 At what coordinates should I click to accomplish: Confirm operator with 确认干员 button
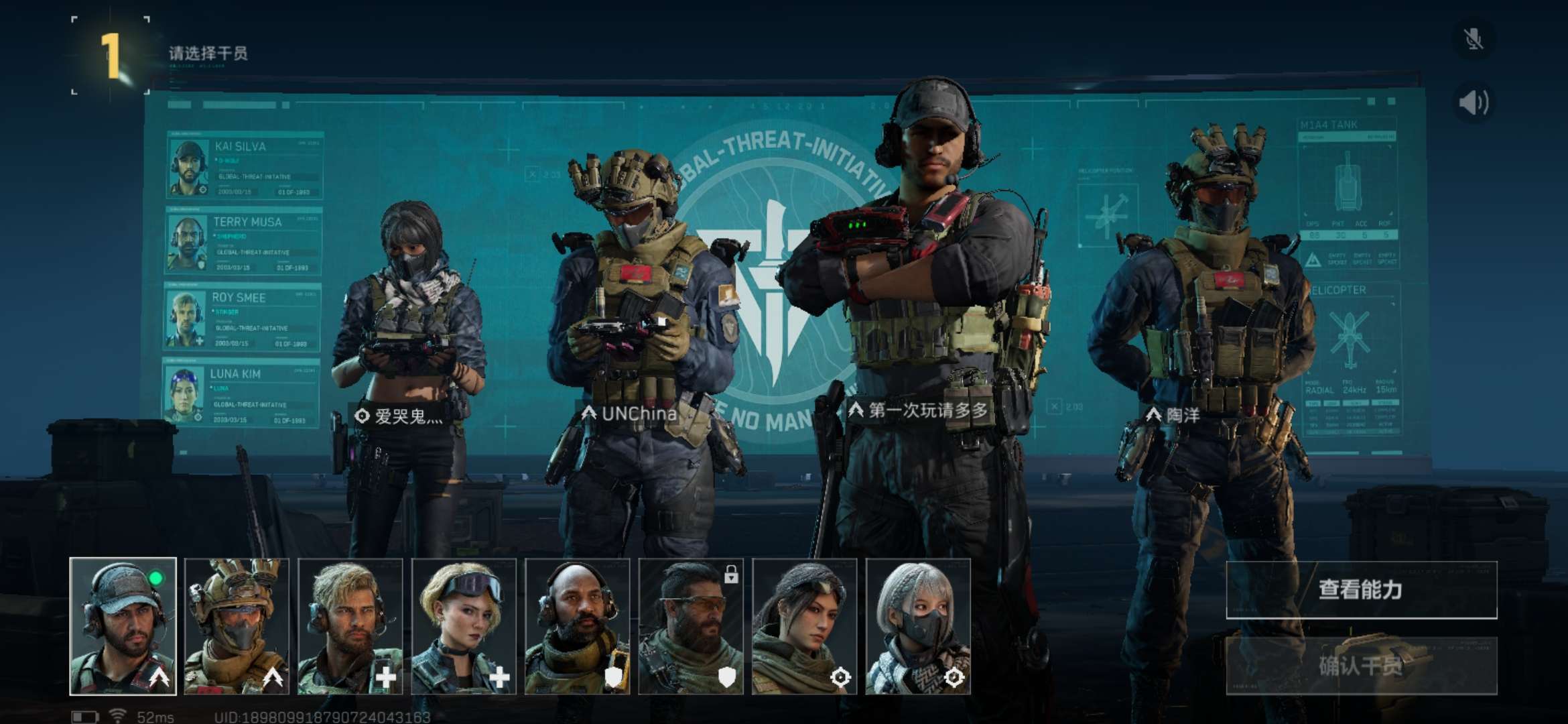click(x=1361, y=666)
